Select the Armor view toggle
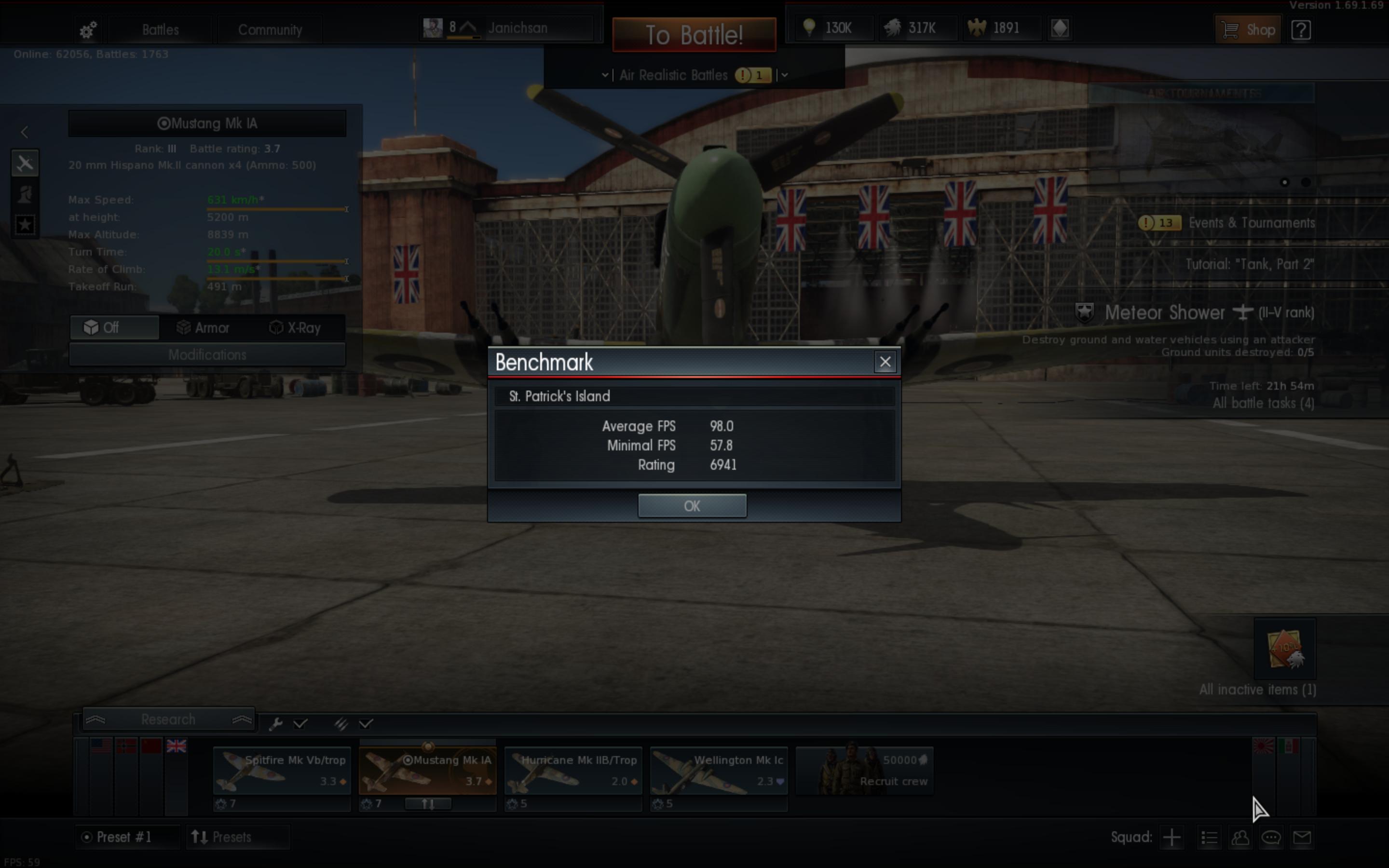Image resolution: width=1389 pixels, height=868 pixels. point(203,327)
